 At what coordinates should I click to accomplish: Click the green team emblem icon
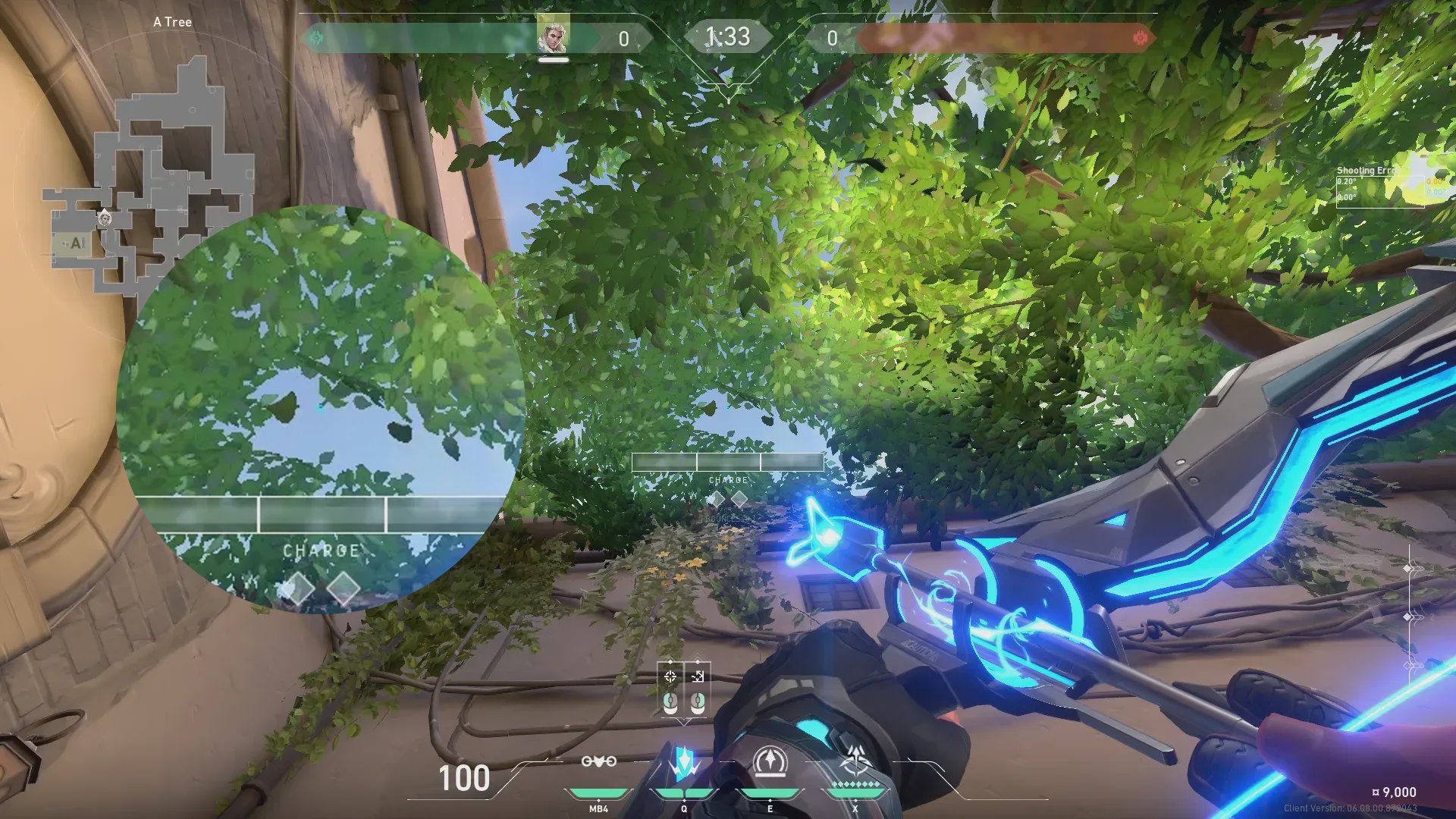pos(315,37)
